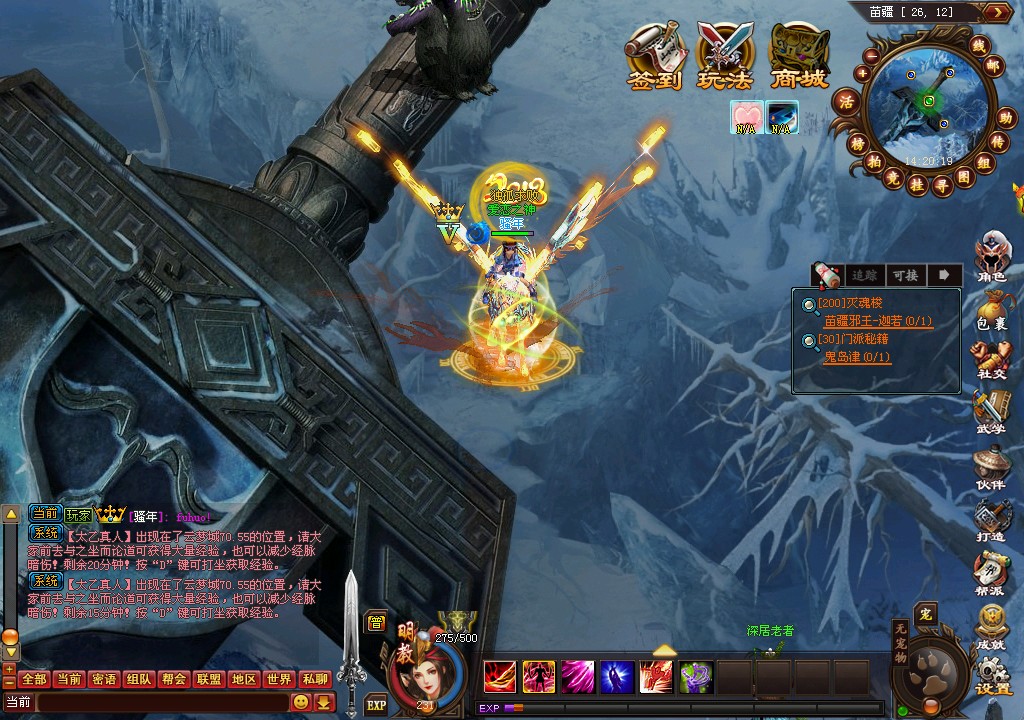Switch quest tracker to the 可接 tab
Viewport: 1024px width, 720px height.
pos(904,275)
